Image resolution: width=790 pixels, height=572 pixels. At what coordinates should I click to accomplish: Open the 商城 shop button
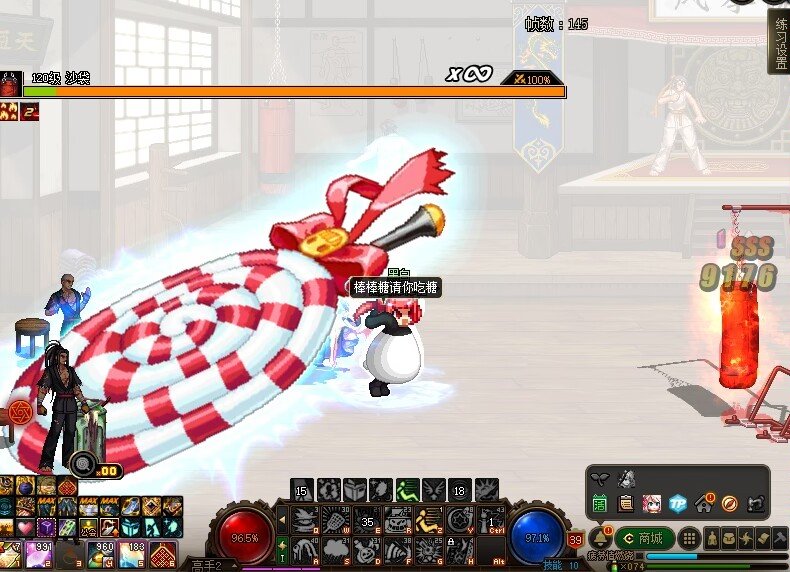(644, 538)
